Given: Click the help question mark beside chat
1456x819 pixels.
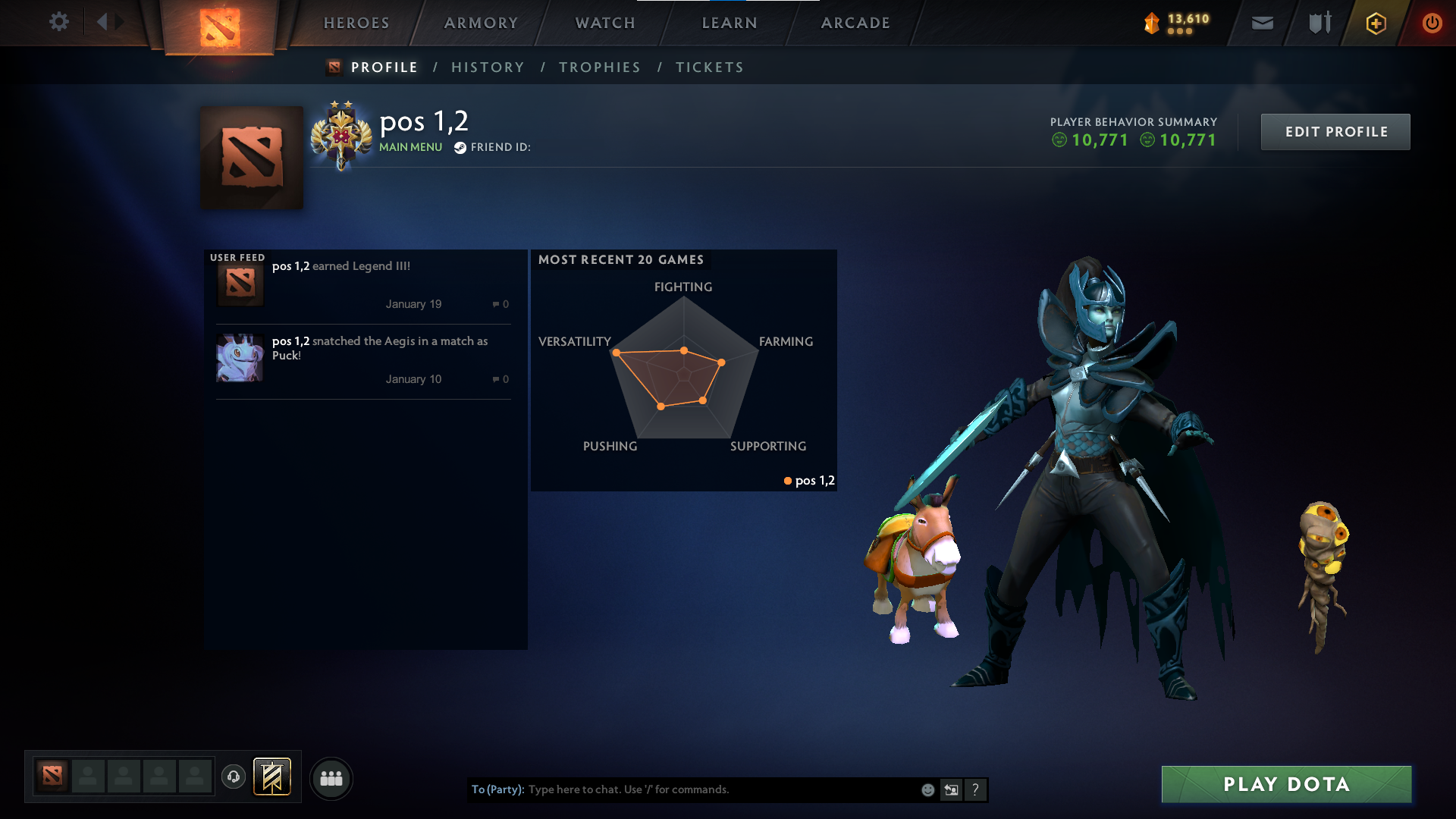Looking at the screenshot, I should 976,789.
